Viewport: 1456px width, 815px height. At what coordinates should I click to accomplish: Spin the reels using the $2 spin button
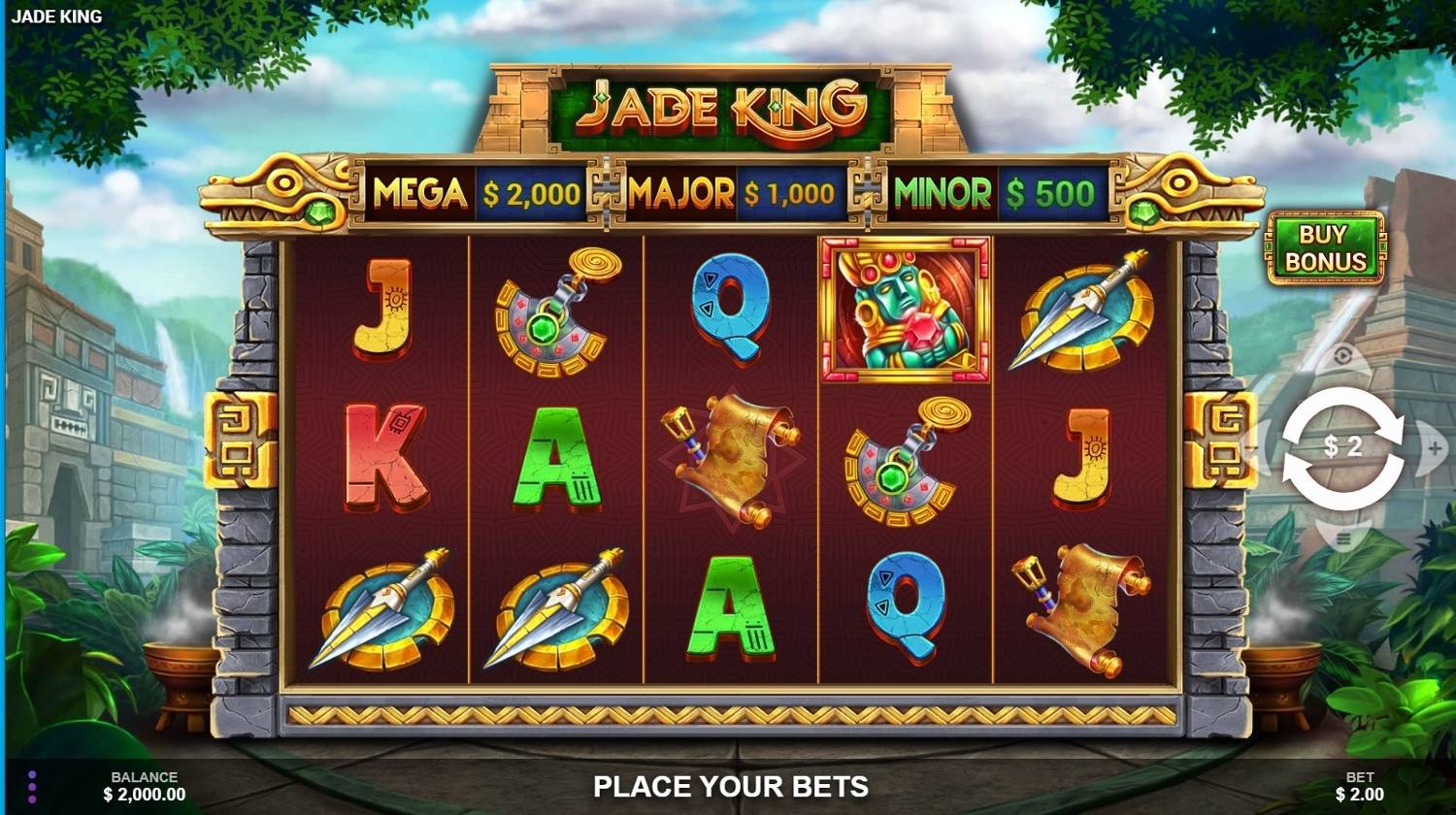pyautogui.click(x=1344, y=446)
